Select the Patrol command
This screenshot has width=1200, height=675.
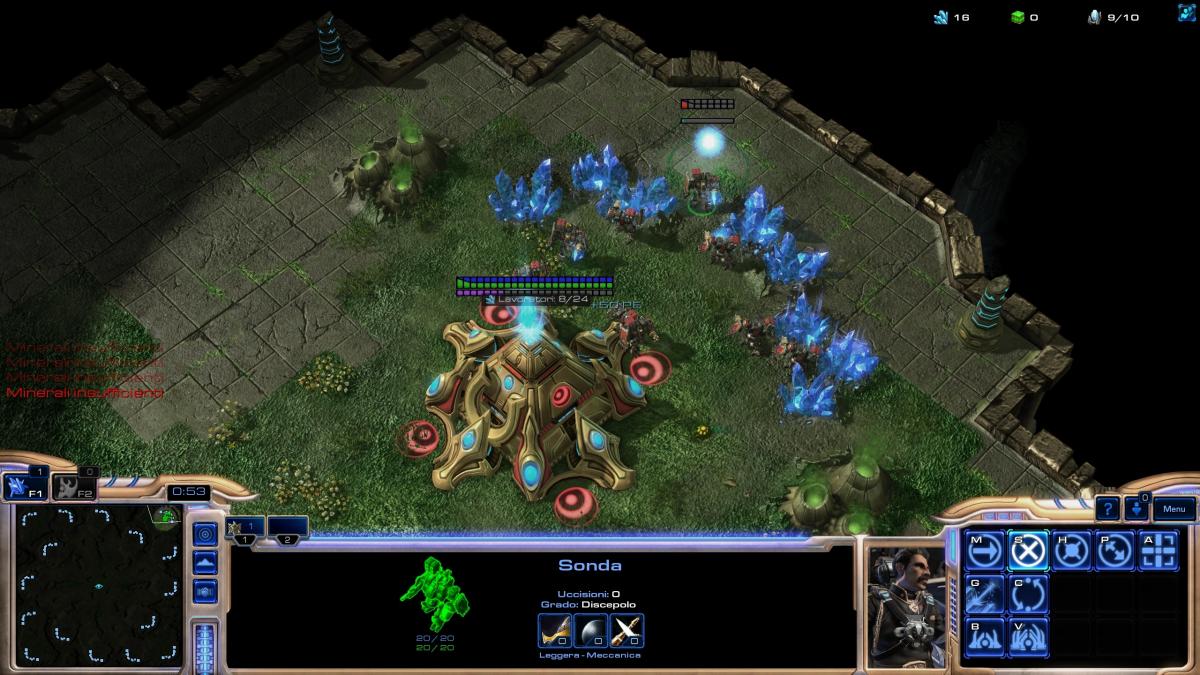point(1116,551)
